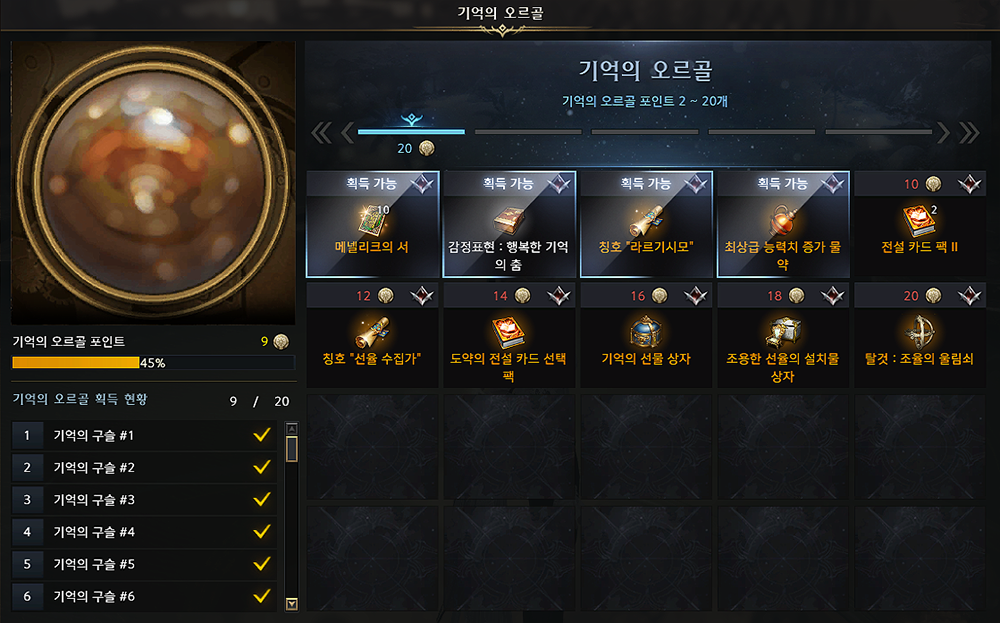1000x623 pixels.
Task: Jump to the first reward page double arrow
Action: click(322, 132)
